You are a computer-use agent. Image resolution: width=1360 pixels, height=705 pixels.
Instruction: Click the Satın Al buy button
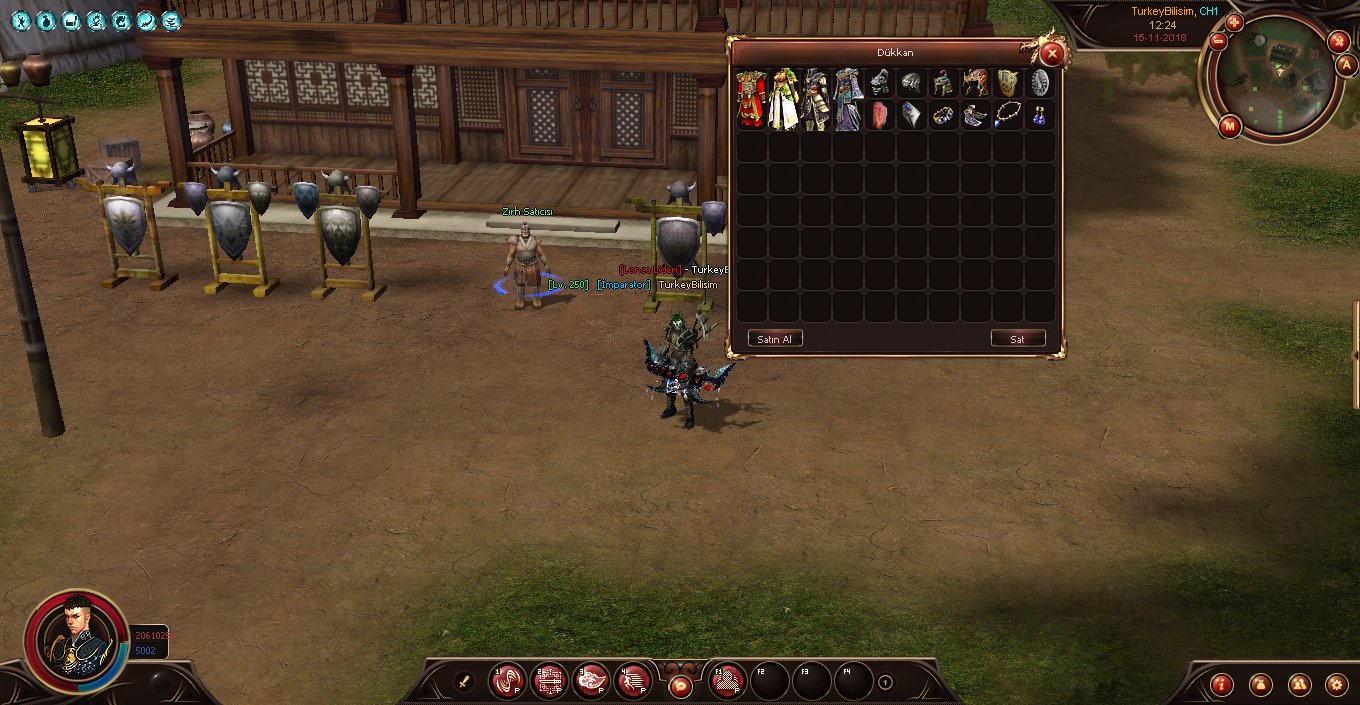tap(775, 339)
